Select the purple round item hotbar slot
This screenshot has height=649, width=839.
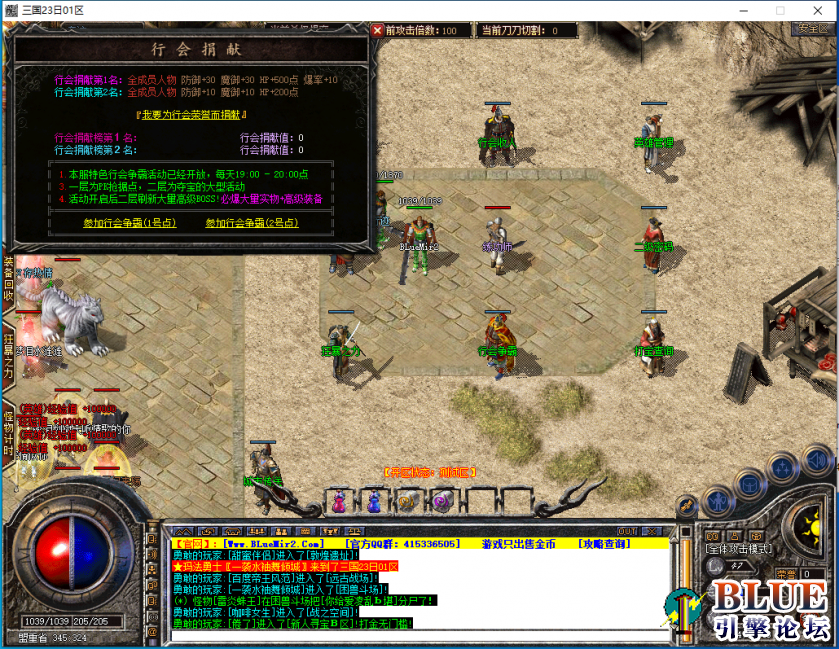pos(442,500)
